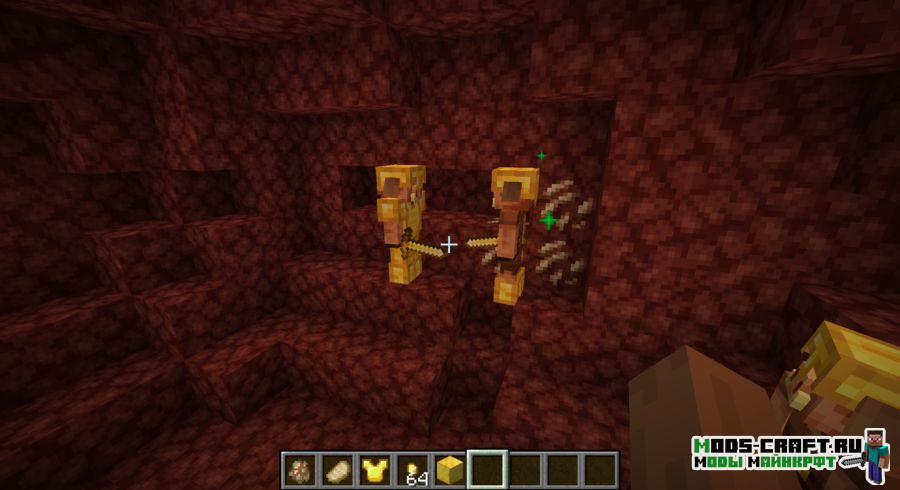
Task: Select the beige rolled item hotbar slot
Action: (x=335, y=469)
